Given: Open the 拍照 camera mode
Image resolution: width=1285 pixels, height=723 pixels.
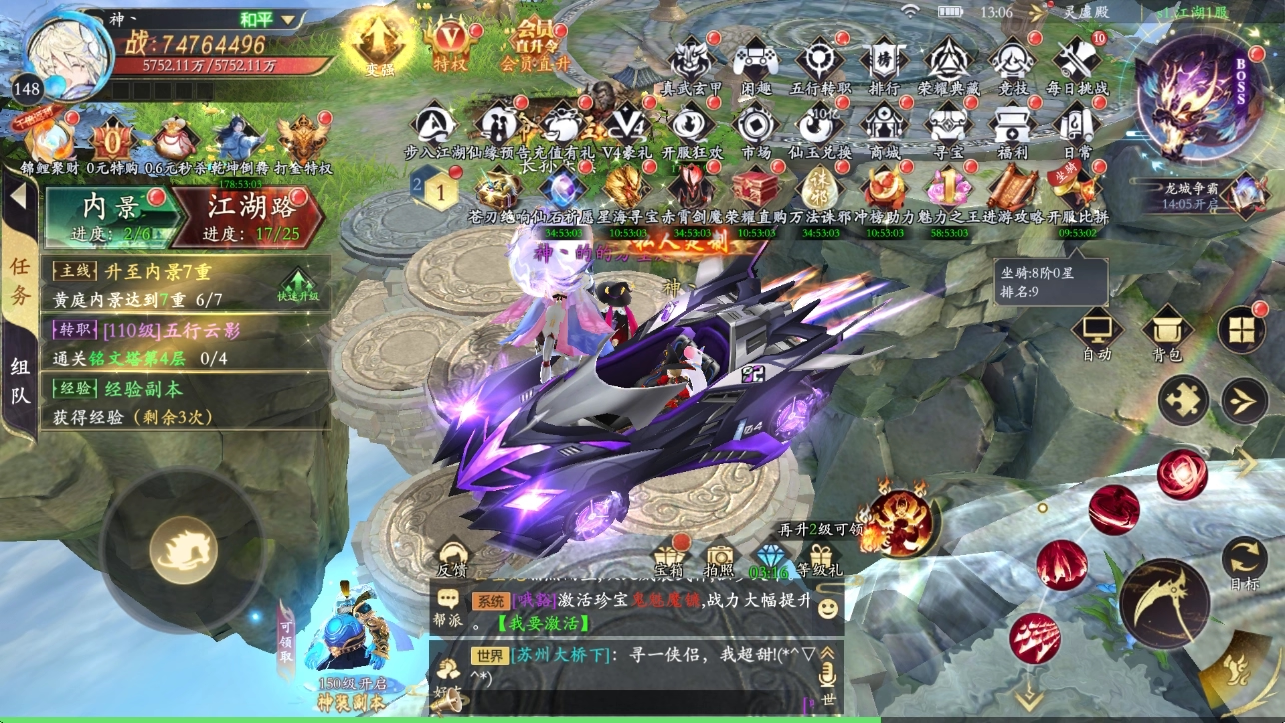Looking at the screenshot, I should click(719, 557).
